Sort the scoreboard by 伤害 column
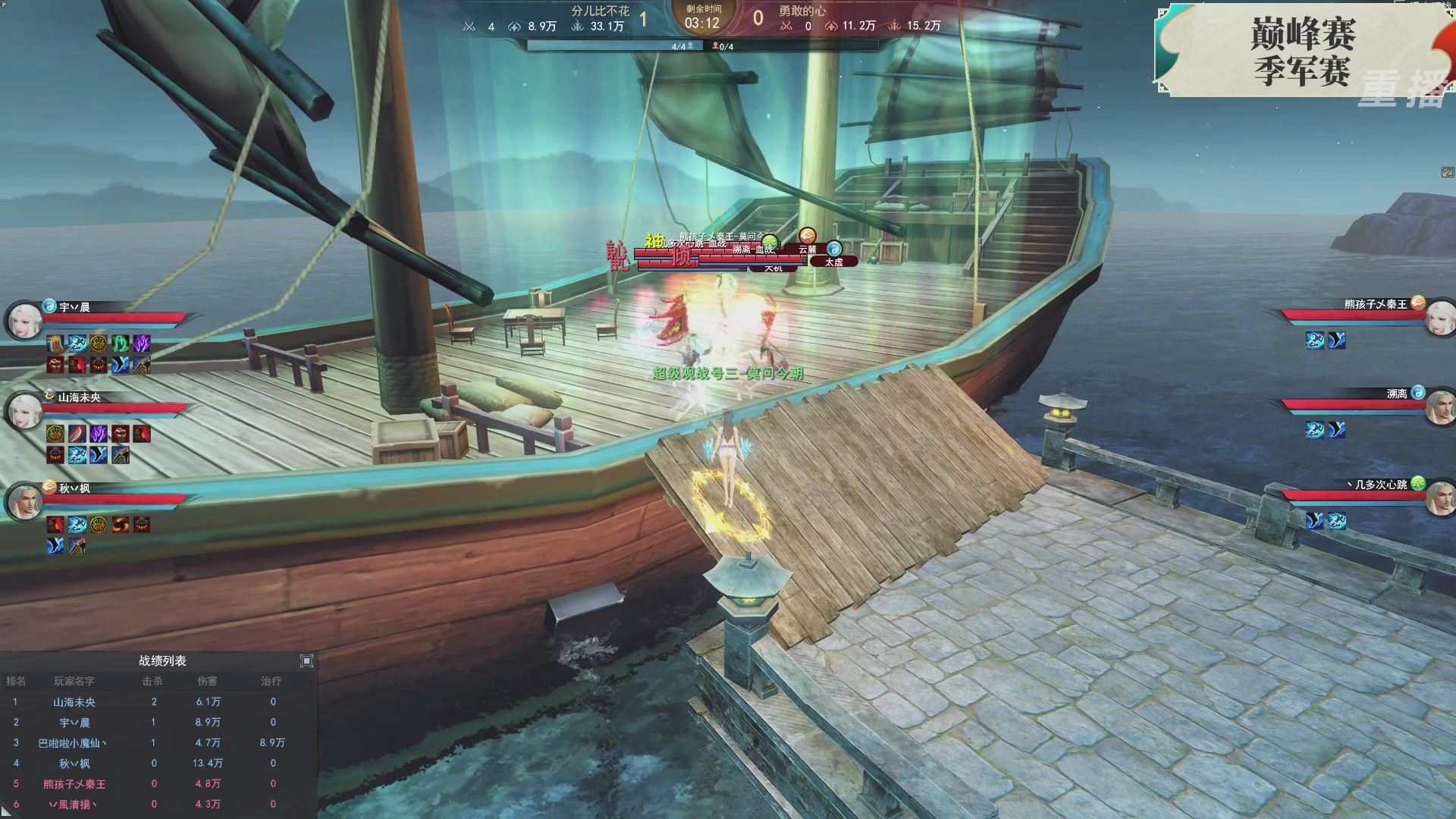 tap(207, 681)
